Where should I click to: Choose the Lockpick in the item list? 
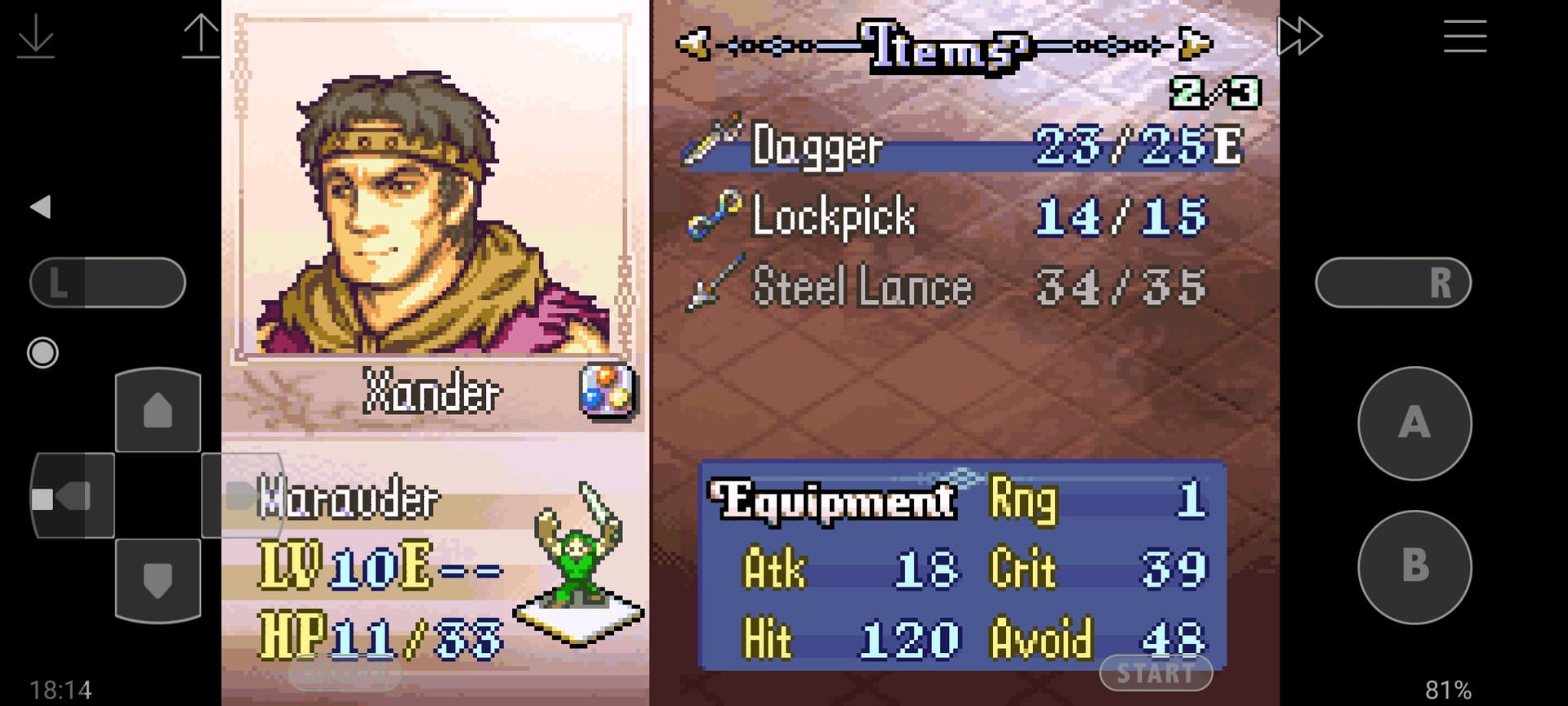947,217
